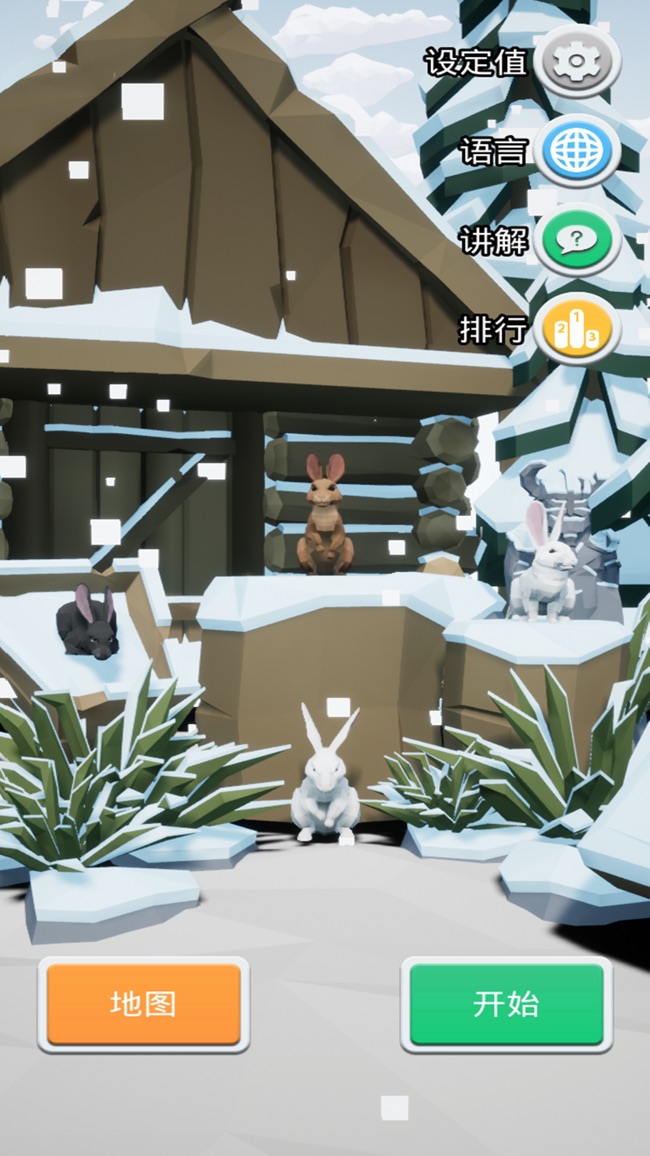650x1156 pixels.
Task: View the 排行 leaderboard podium button
Action: tap(576, 329)
